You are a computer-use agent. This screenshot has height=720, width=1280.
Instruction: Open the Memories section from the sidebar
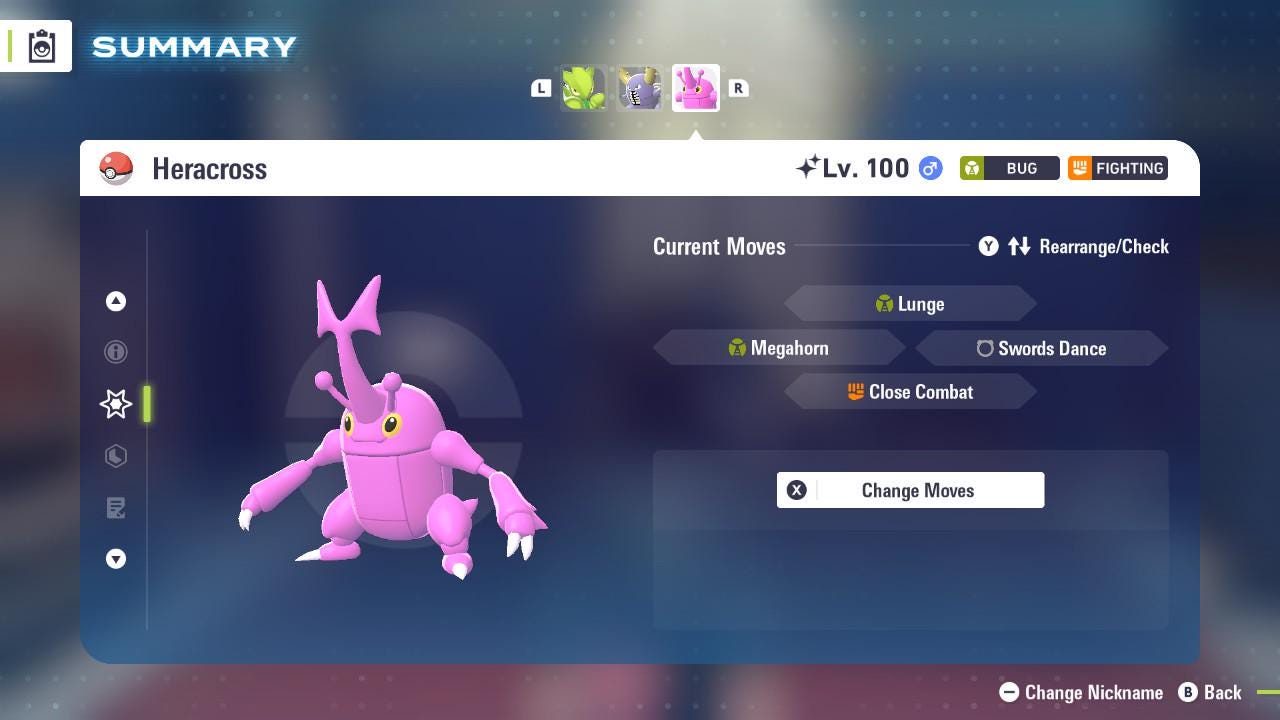(x=116, y=456)
